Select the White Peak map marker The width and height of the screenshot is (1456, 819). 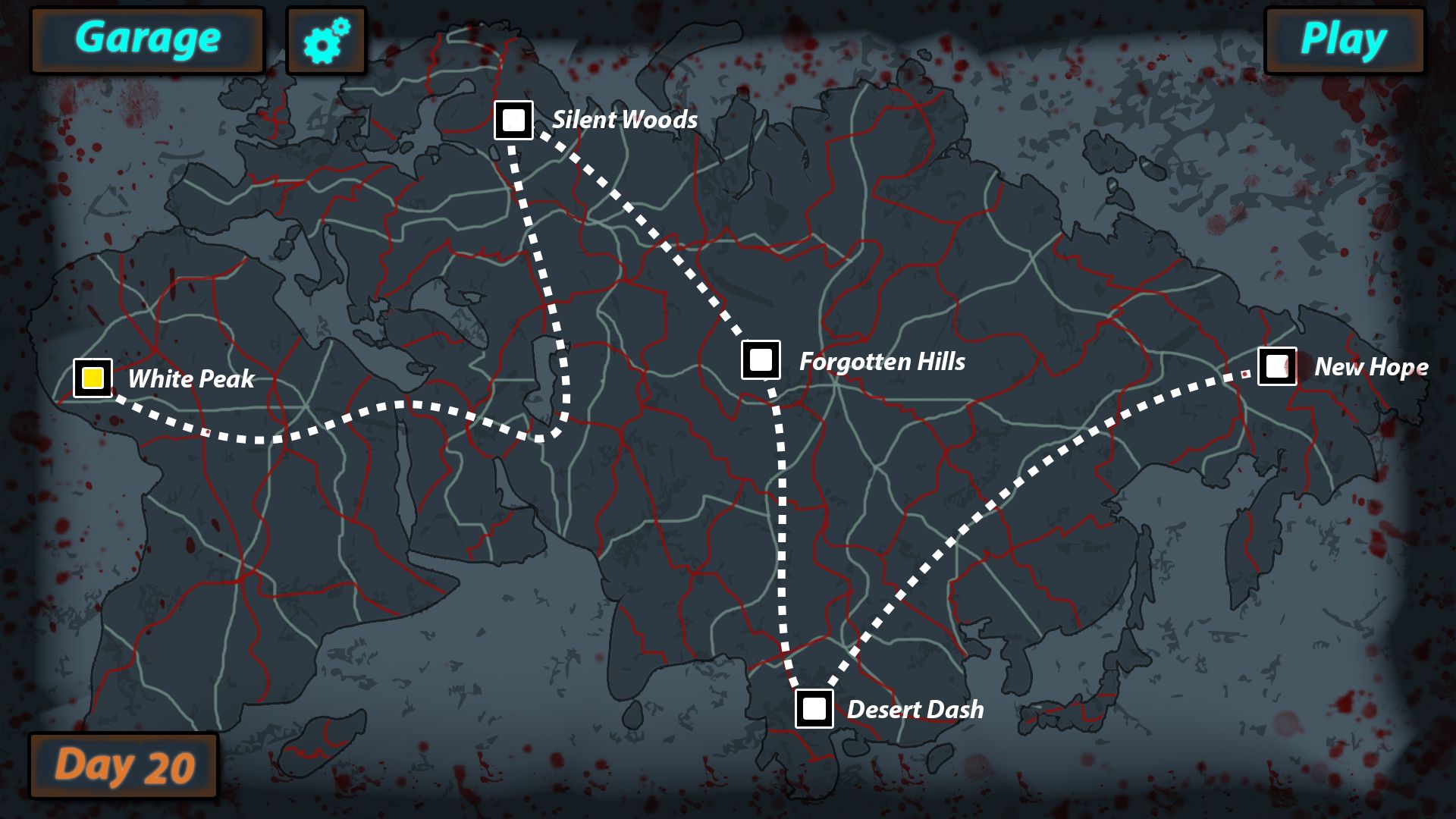pyautogui.click(x=93, y=378)
